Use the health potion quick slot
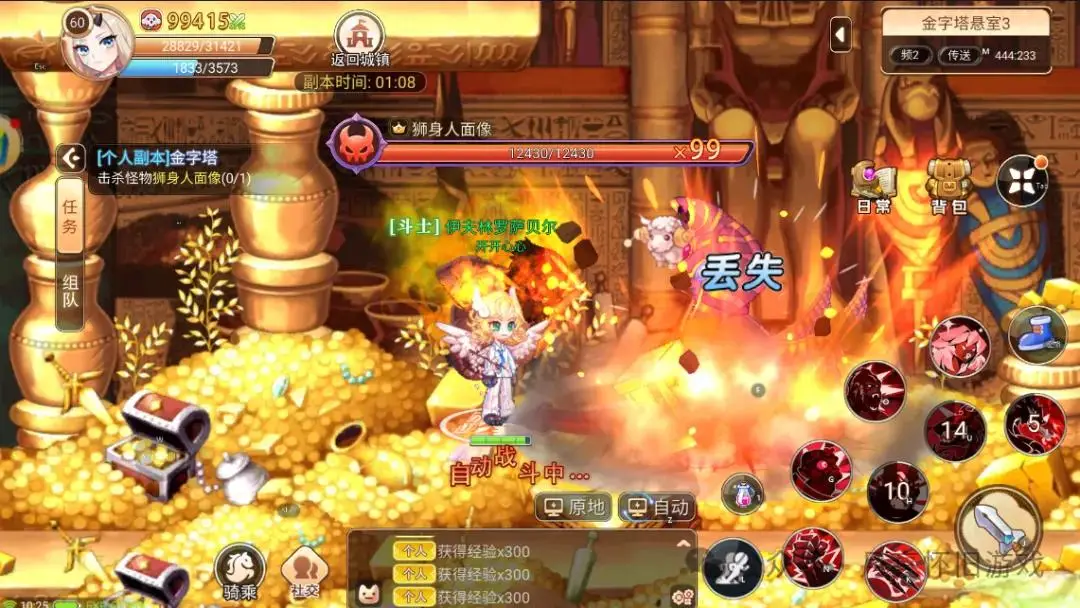Screen dimensions: 1080x608 [x=742, y=493]
